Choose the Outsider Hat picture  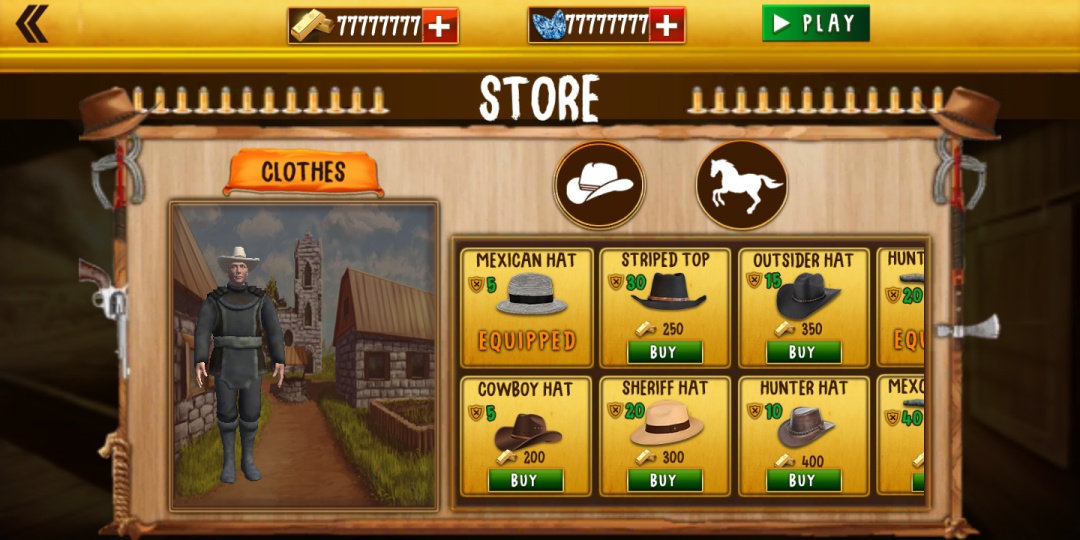click(807, 295)
